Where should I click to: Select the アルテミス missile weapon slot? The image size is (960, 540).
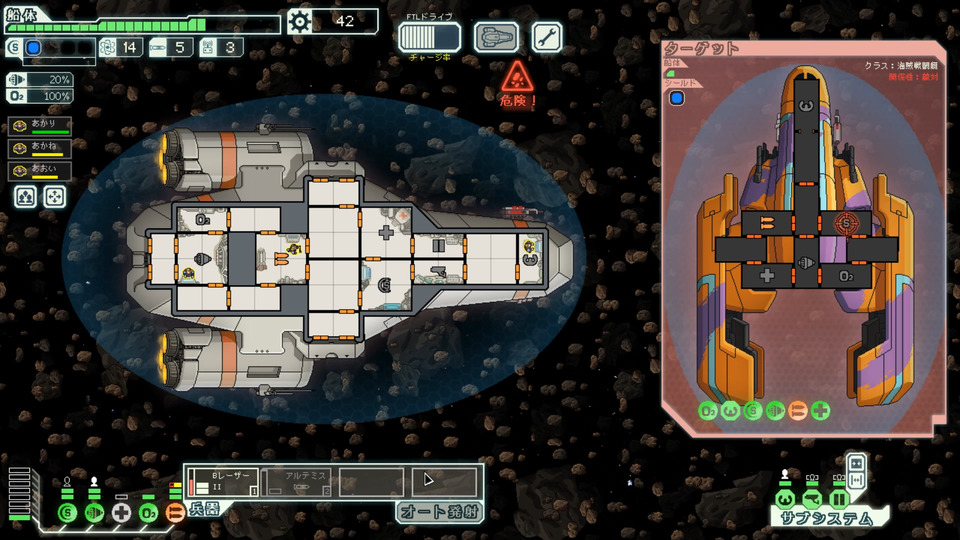(x=298, y=481)
